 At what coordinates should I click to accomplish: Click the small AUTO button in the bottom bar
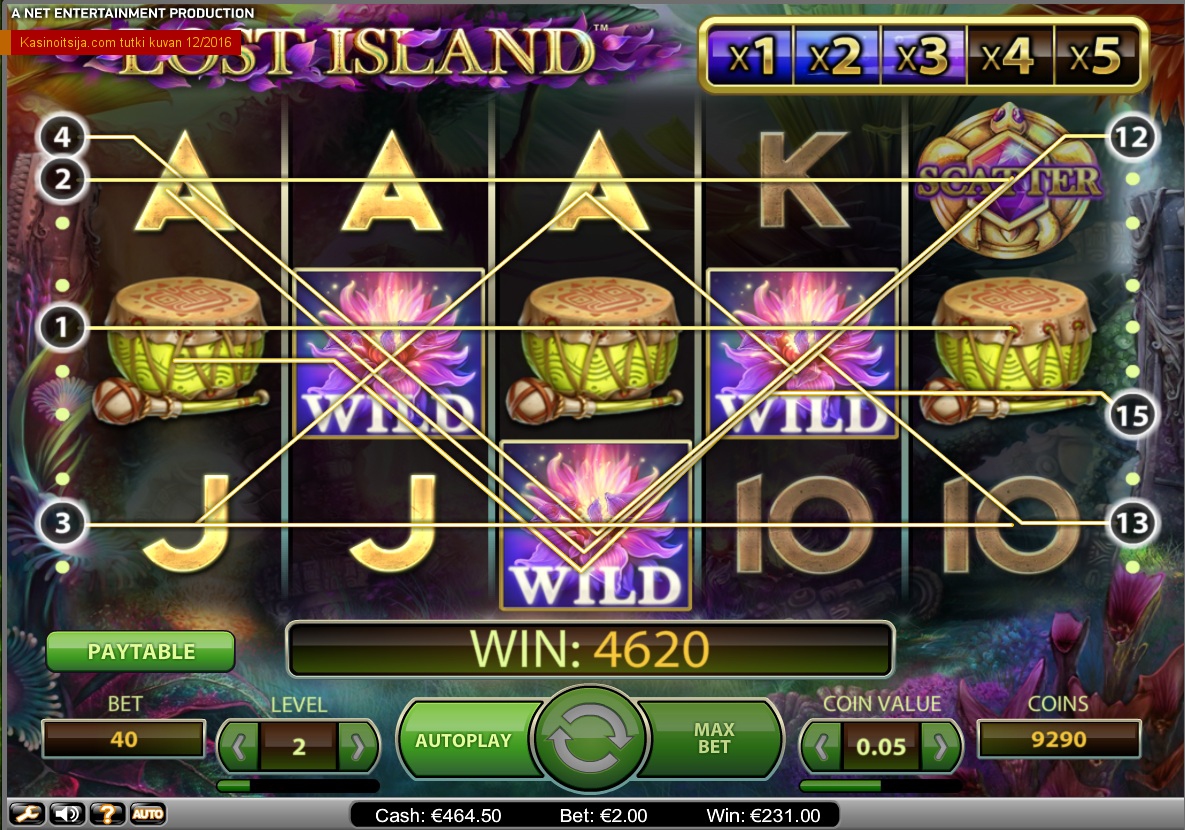click(147, 813)
